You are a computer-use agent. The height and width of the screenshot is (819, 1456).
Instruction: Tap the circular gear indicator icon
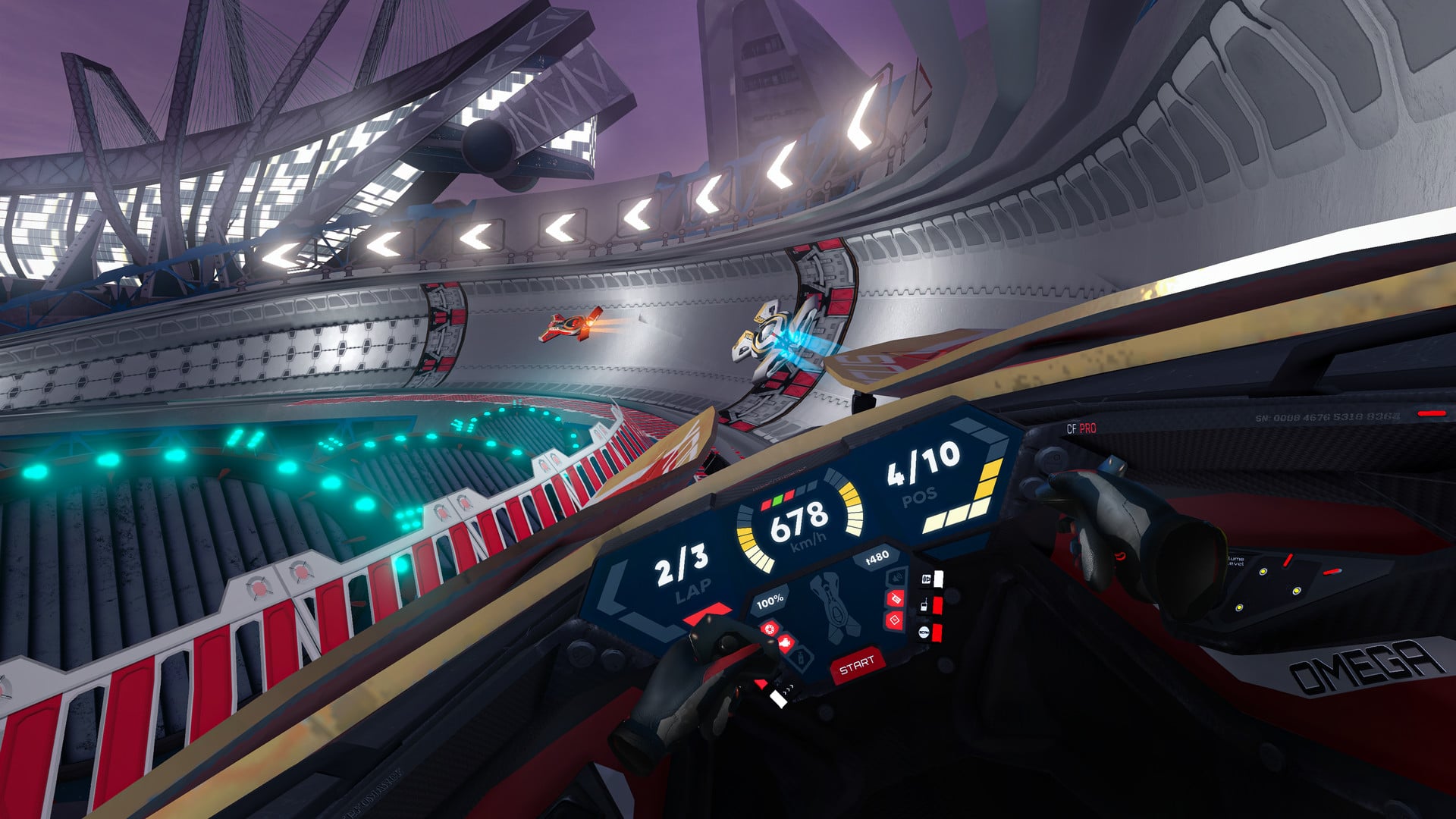769,628
